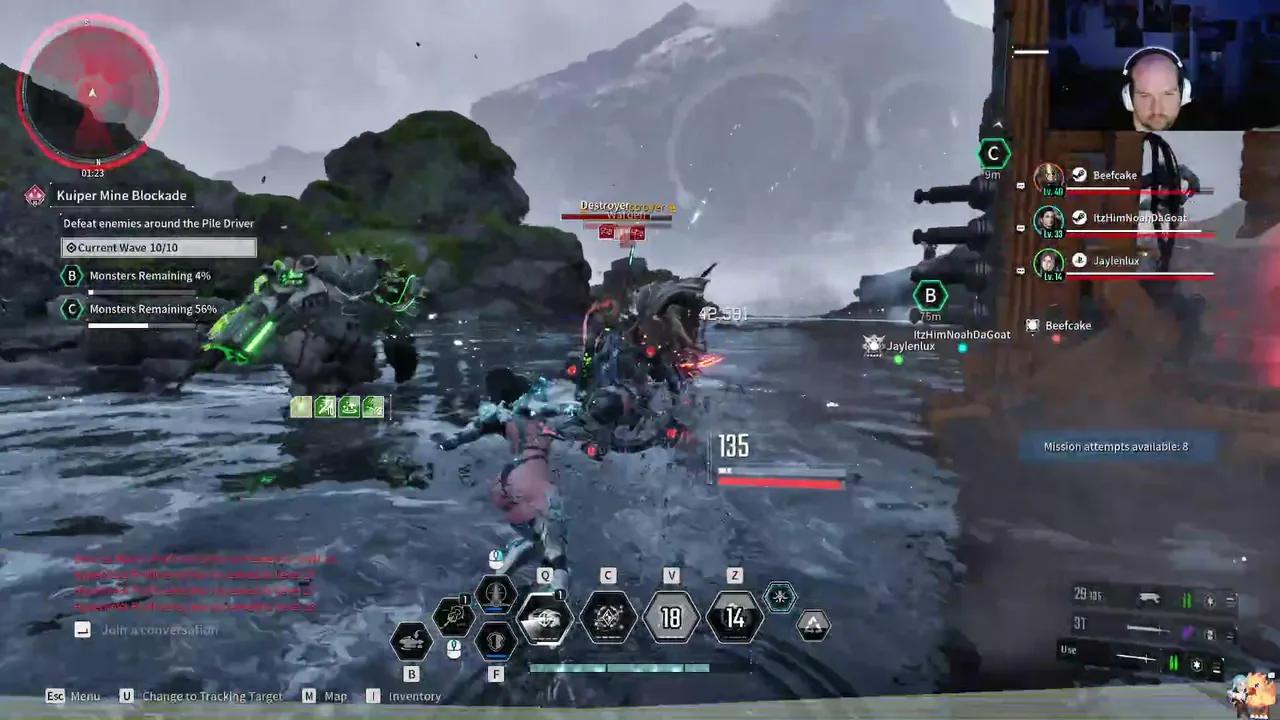1280x720 pixels.
Task: Click the grey triangle hexagon icon
Action: click(x=814, y=626)
